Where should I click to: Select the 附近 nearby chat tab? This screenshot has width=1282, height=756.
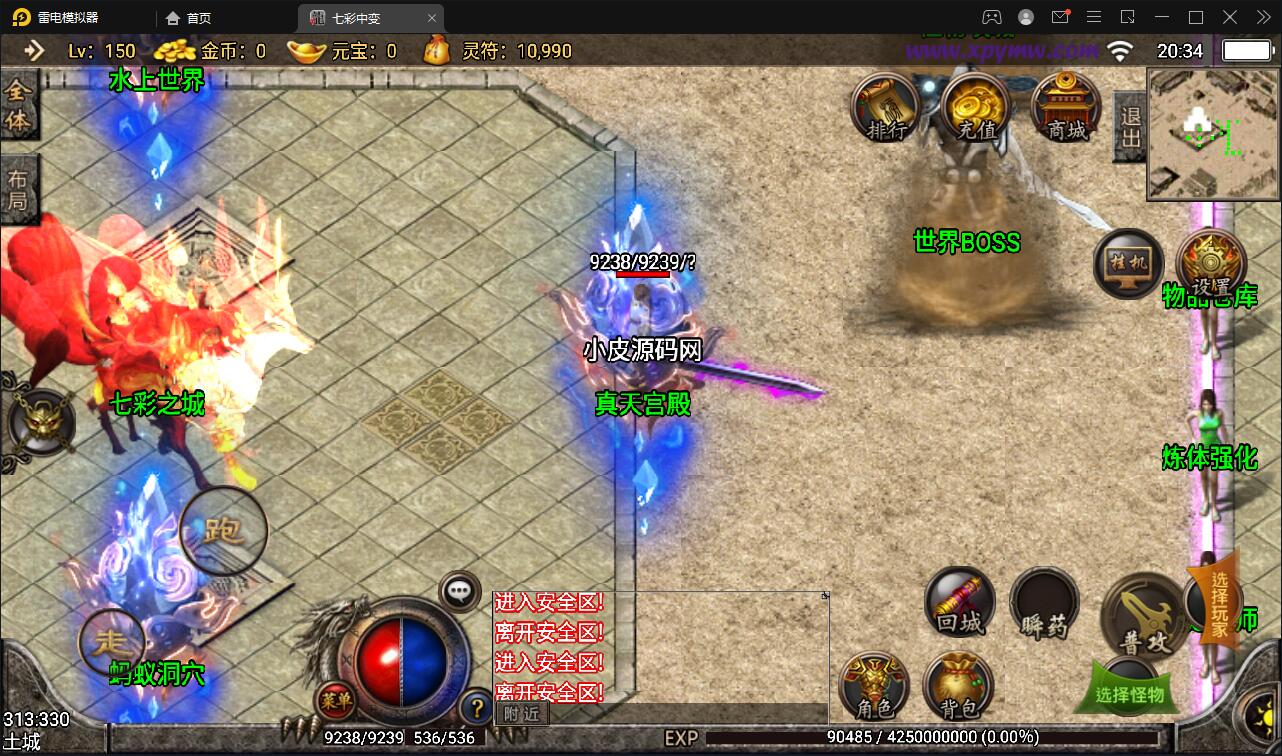pyautogui.click(x=522, y=713)
